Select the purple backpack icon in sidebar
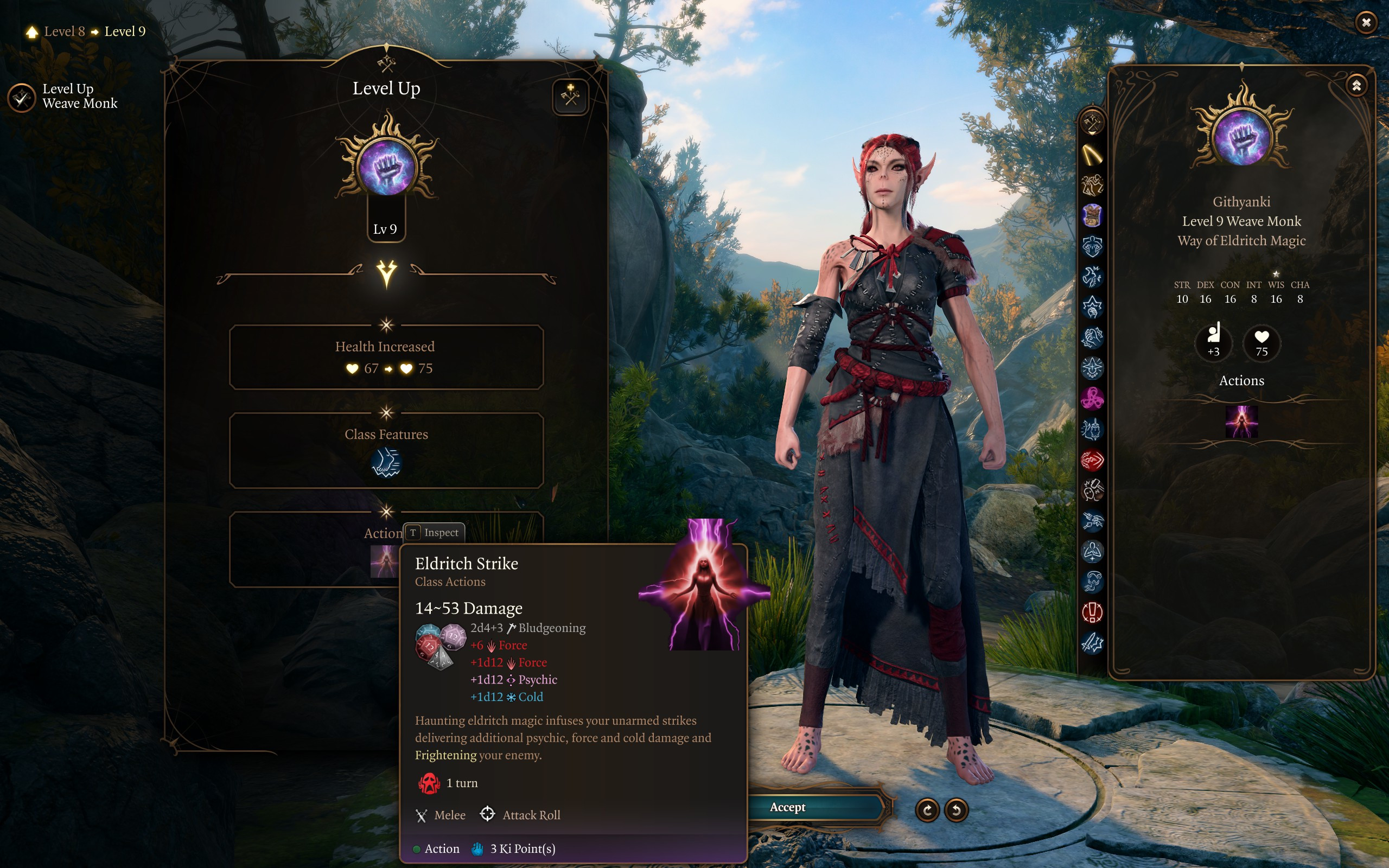Image resolution: width=1389 pixels, height=868 pixels. [x=1092, y=216]
